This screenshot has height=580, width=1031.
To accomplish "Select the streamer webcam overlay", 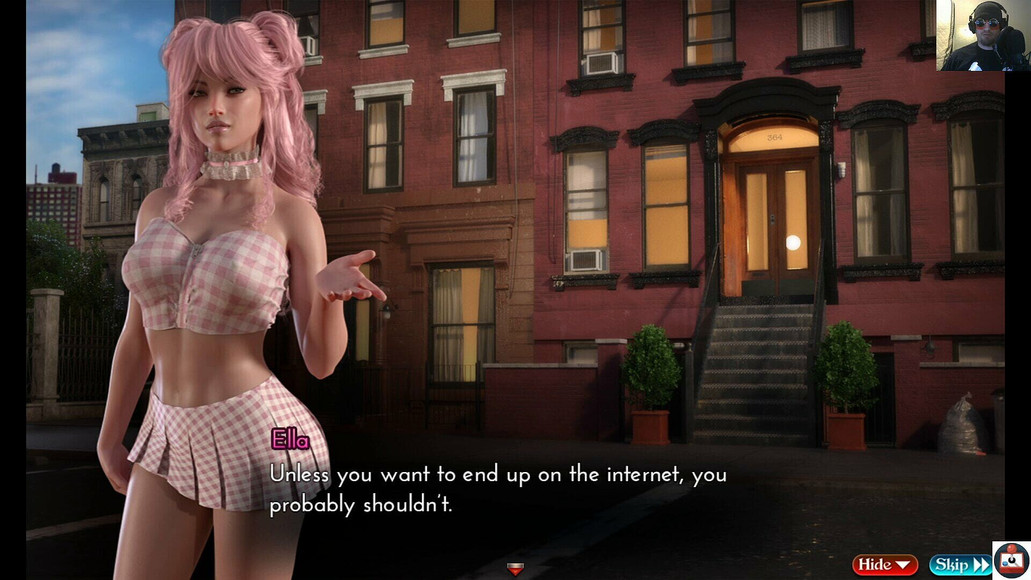I will (981, 35).
